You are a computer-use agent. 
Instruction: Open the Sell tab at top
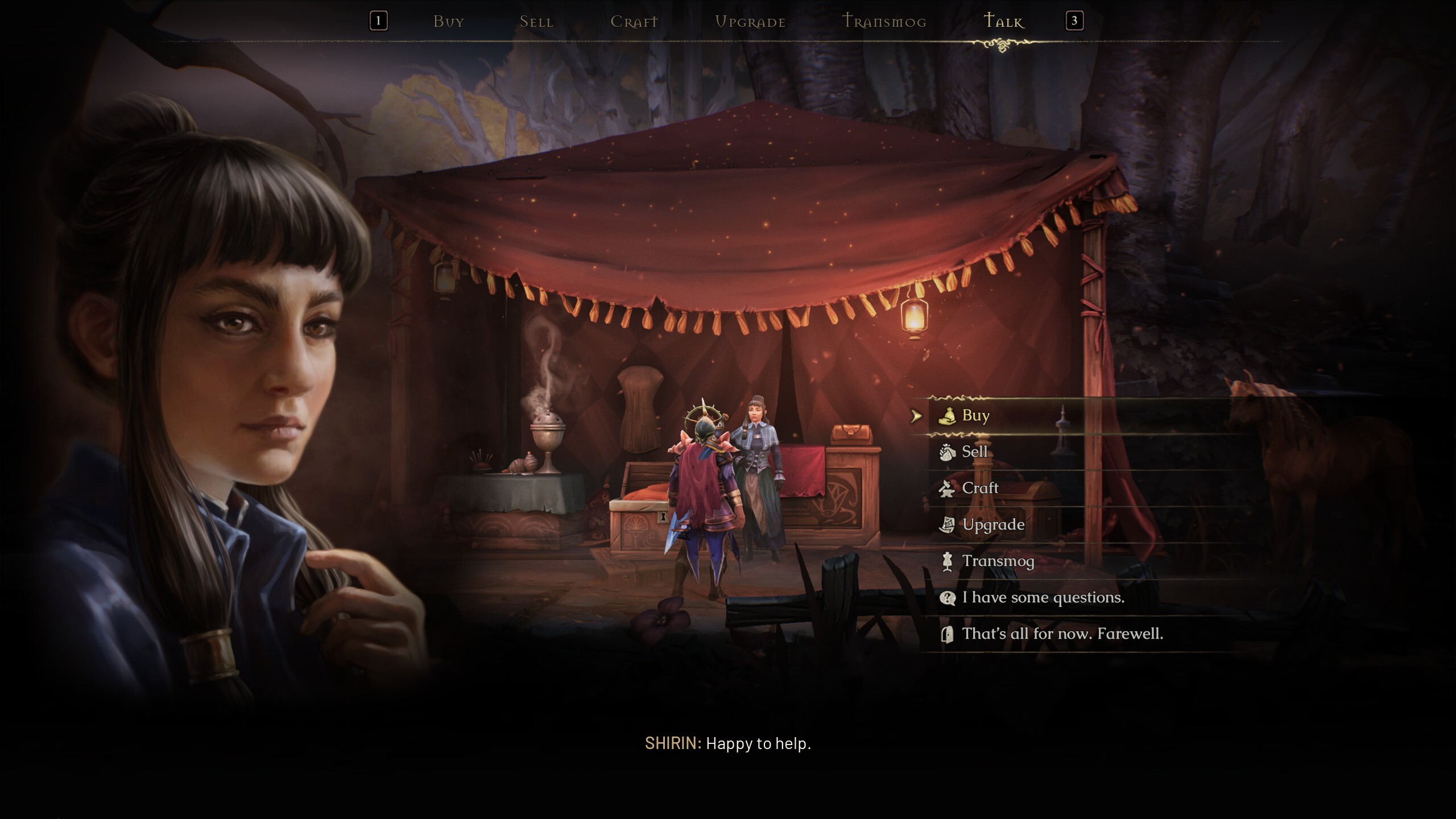tap(536, 22)
